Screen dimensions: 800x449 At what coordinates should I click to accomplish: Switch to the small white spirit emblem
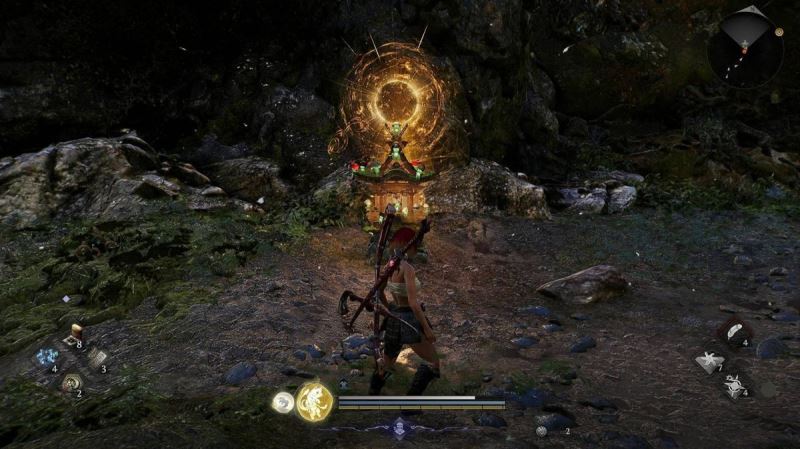click(x=283, y=402)
